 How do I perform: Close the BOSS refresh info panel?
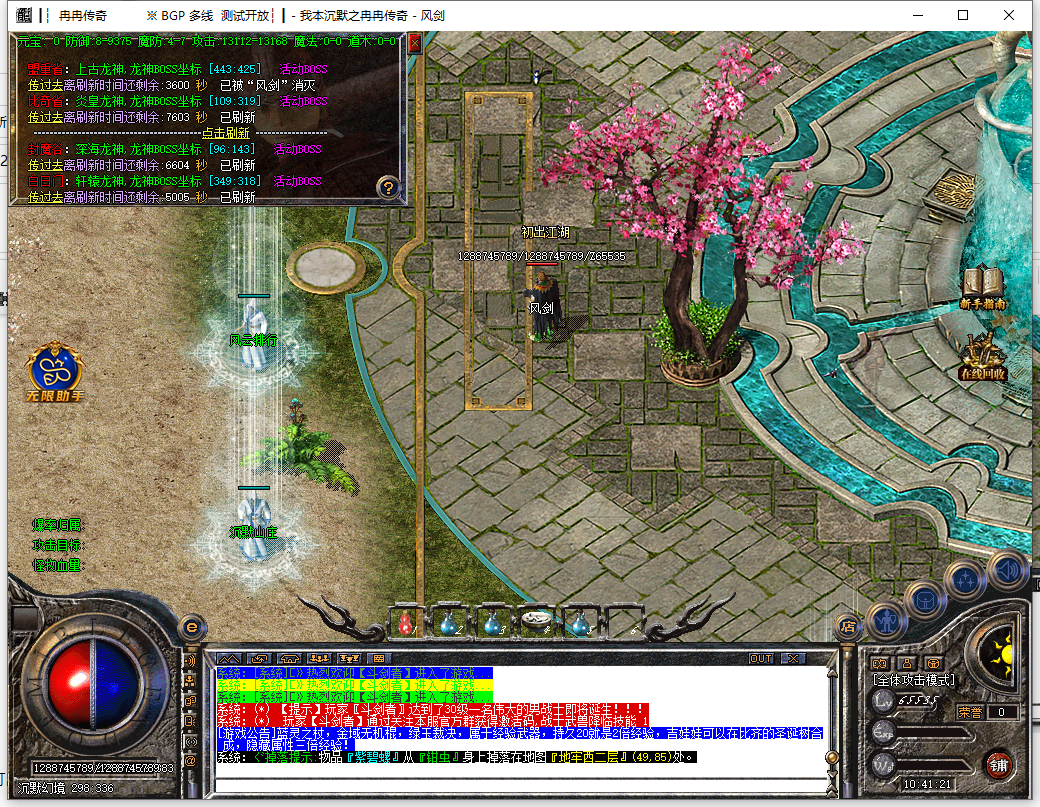[415, 43]
